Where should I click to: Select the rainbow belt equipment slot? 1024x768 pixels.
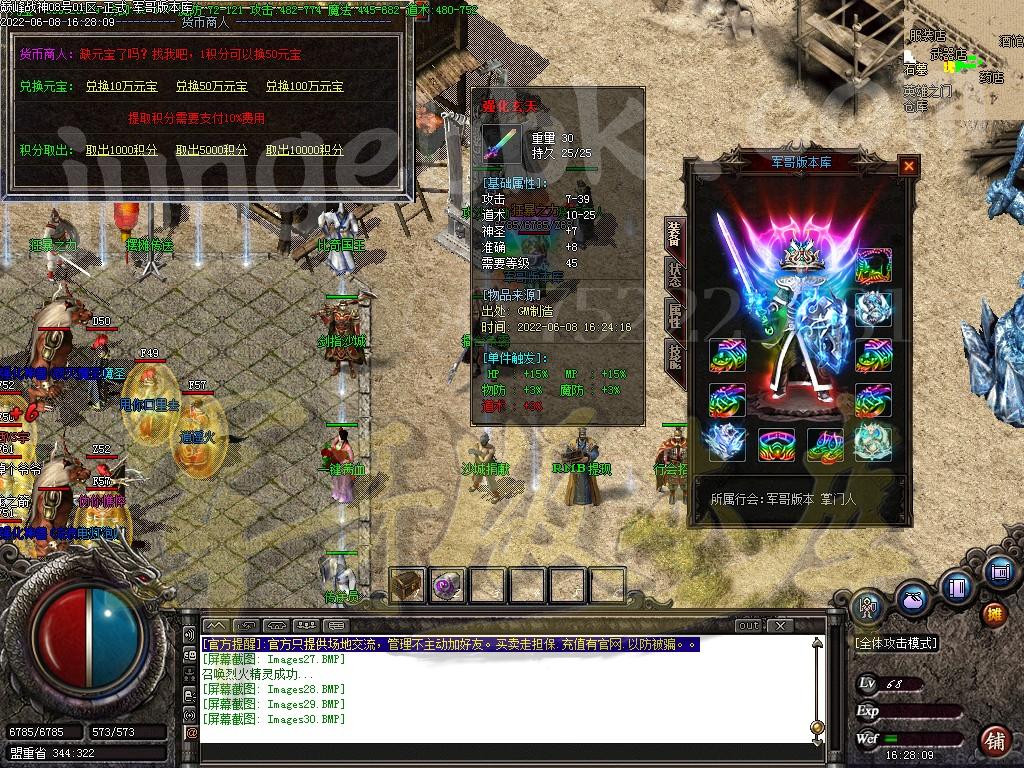coord(777,442)
